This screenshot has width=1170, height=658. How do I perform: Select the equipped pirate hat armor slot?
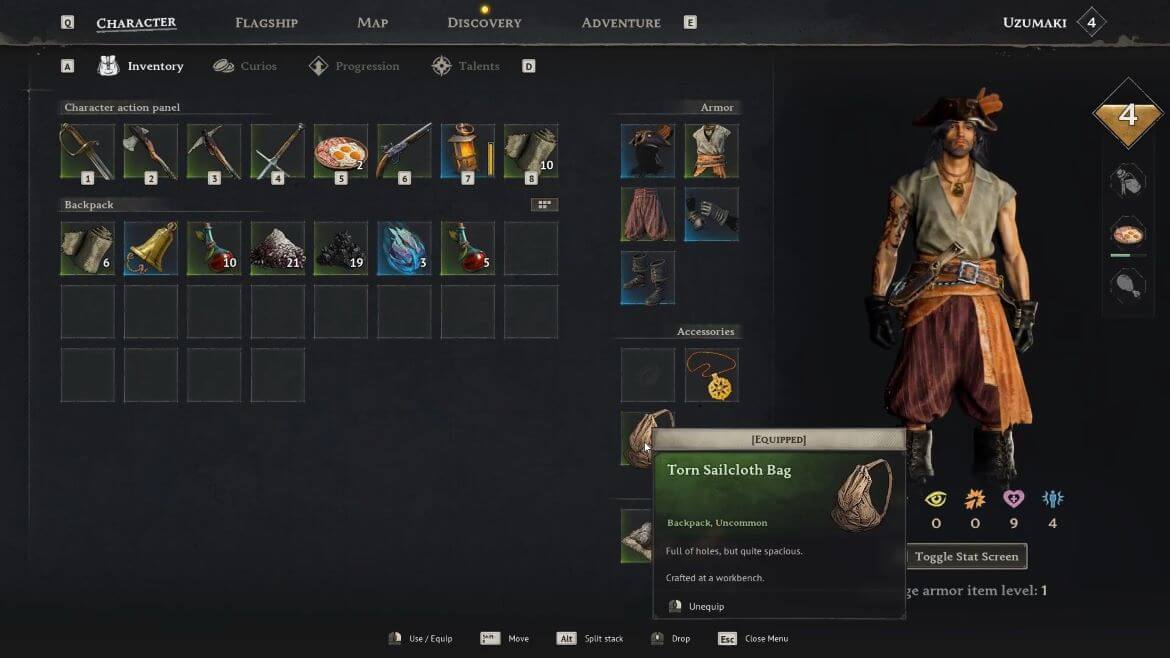tap(648, 151)
